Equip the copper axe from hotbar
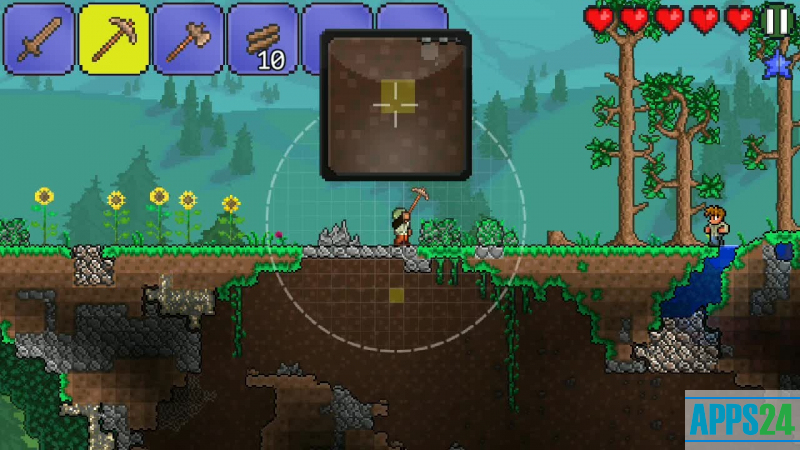 [x=188, y=39]
